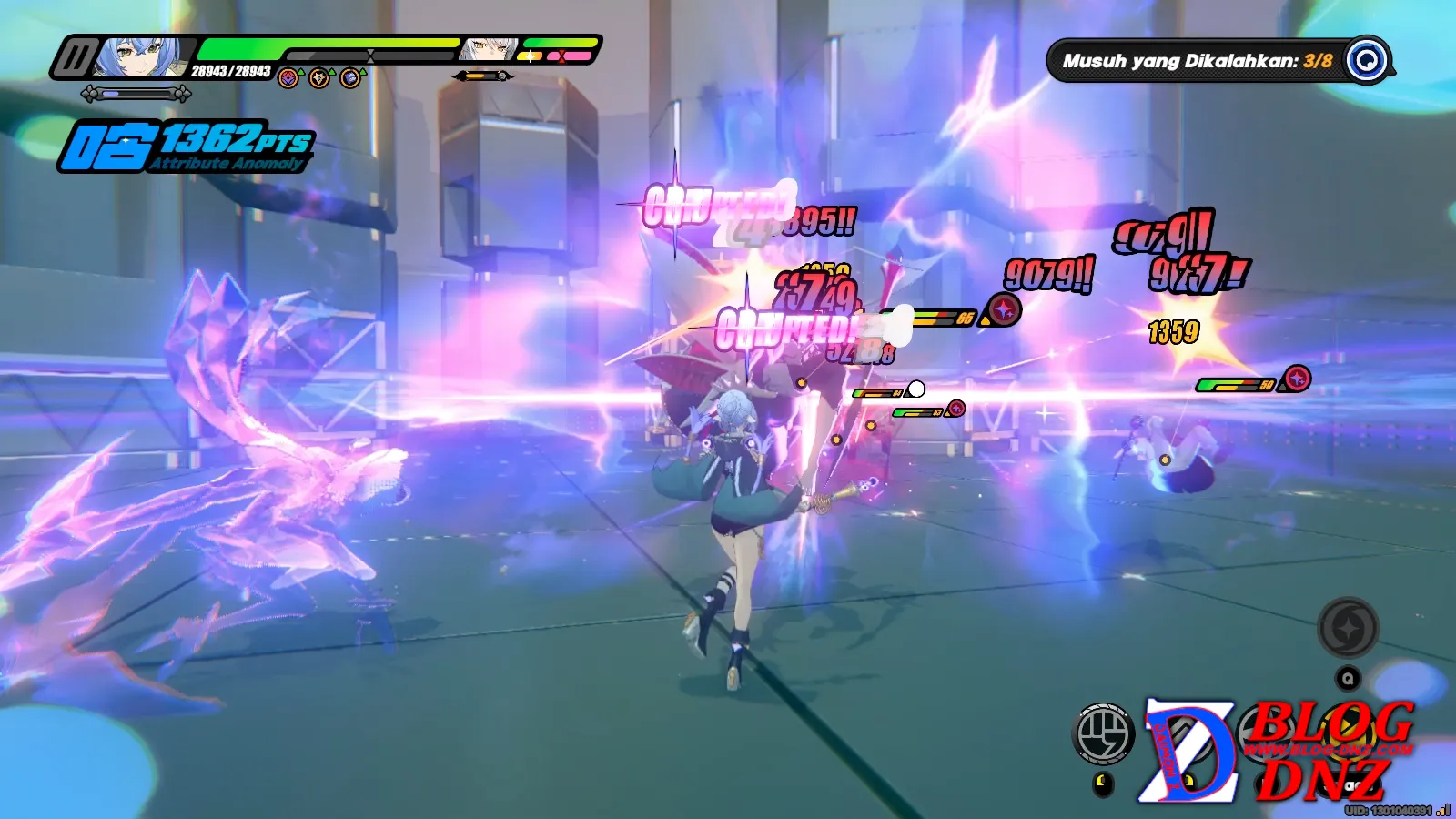
Task: Pause the battle with the pause button
Action: click(x=73, y=59)
